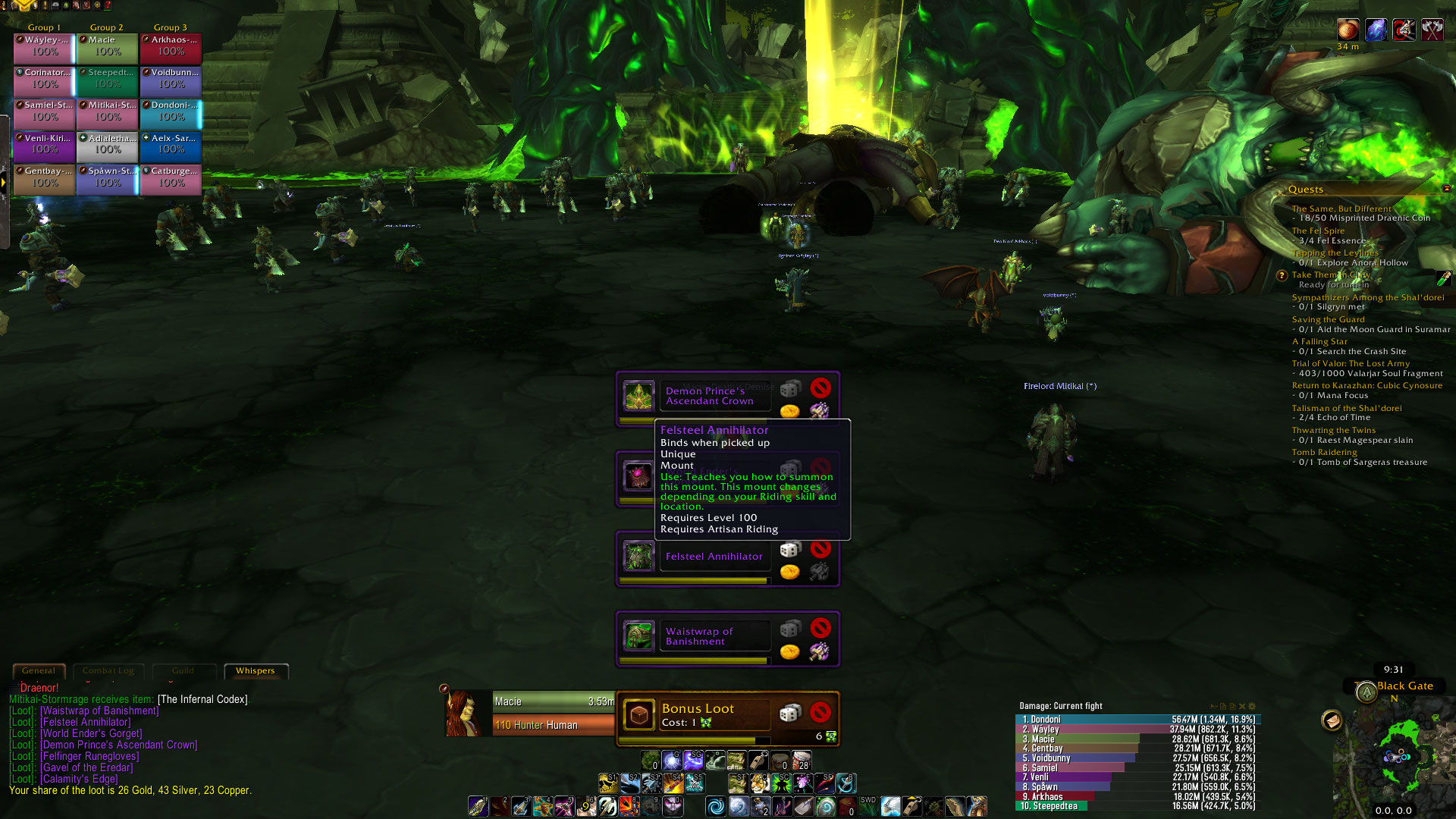Target Dondoni in the raid frames
This screenshot has height=819, width=1456.
(171, 112)
